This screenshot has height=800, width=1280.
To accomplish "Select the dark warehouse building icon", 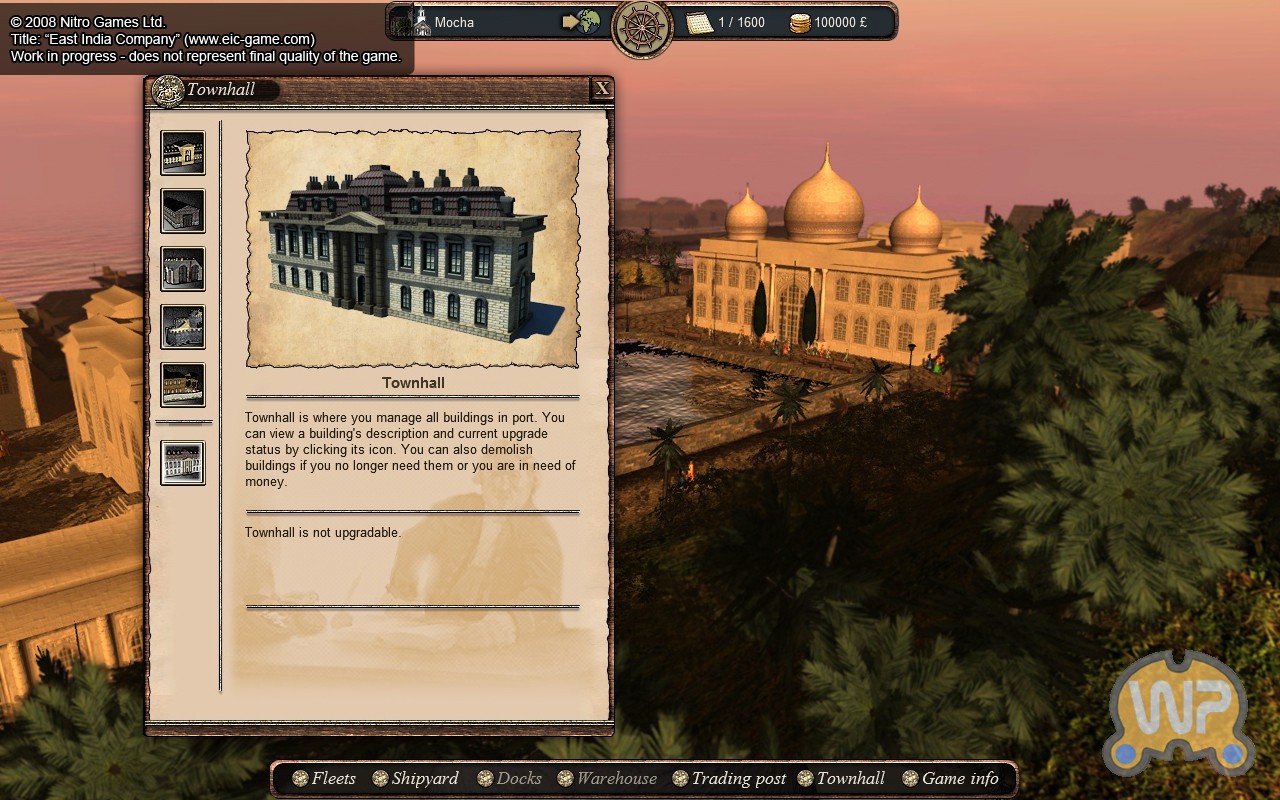I will click(x=183, y=211).
